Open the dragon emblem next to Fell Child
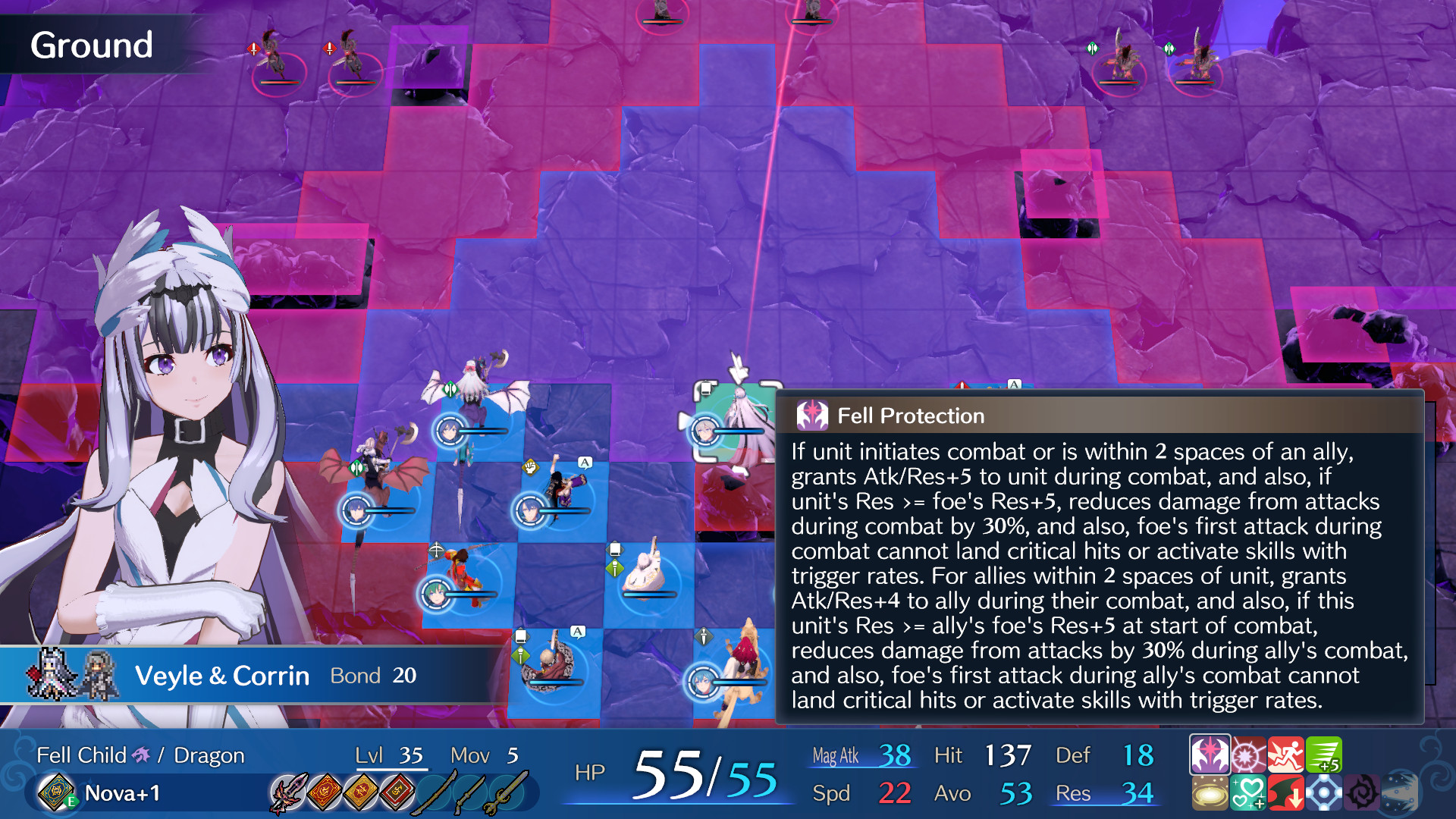 [x=142, y=755]
